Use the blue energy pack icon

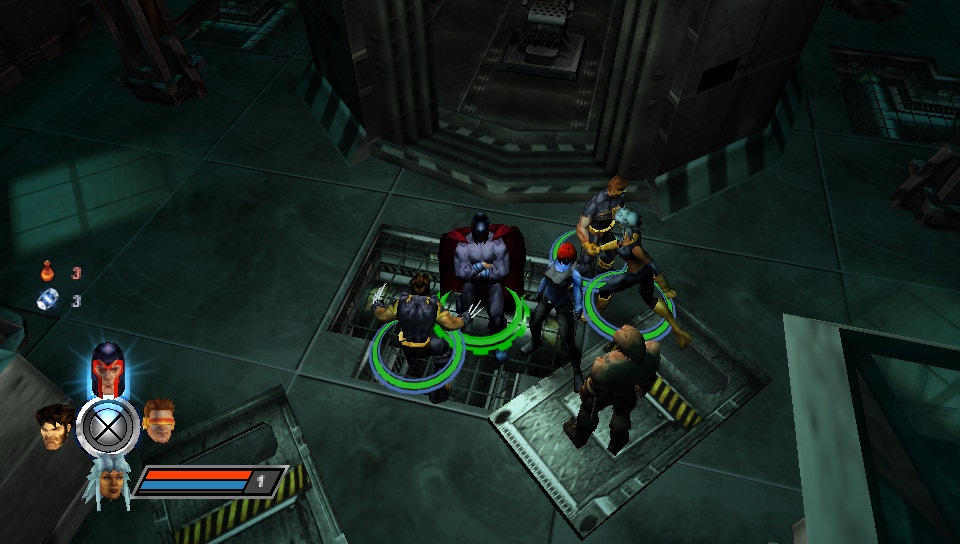tap(47, 299)
